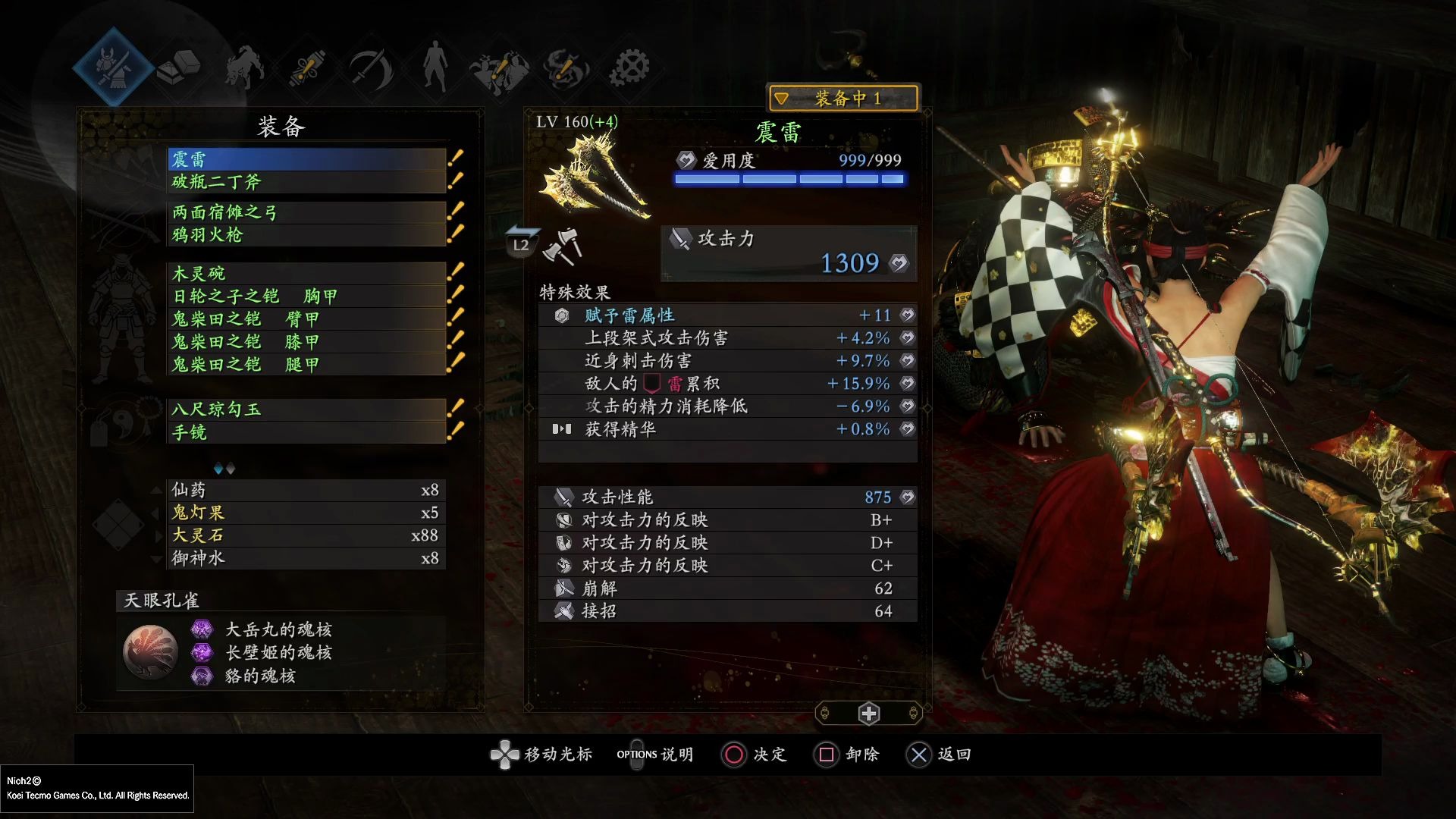Screen dimensions: 1456x819
Task: Switch to the item boxes tab
Action: click(179, 67)
